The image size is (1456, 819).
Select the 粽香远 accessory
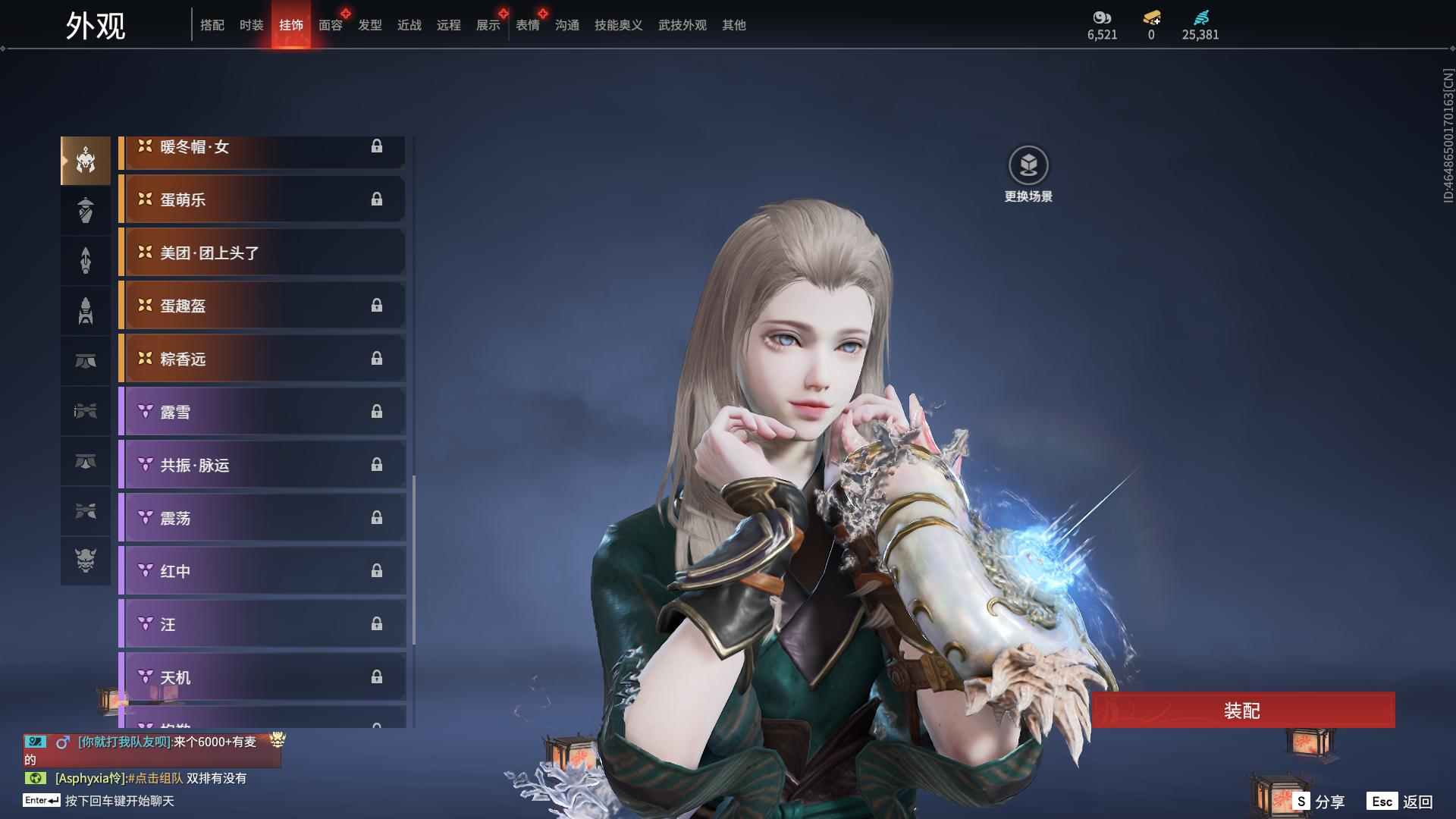262,359
